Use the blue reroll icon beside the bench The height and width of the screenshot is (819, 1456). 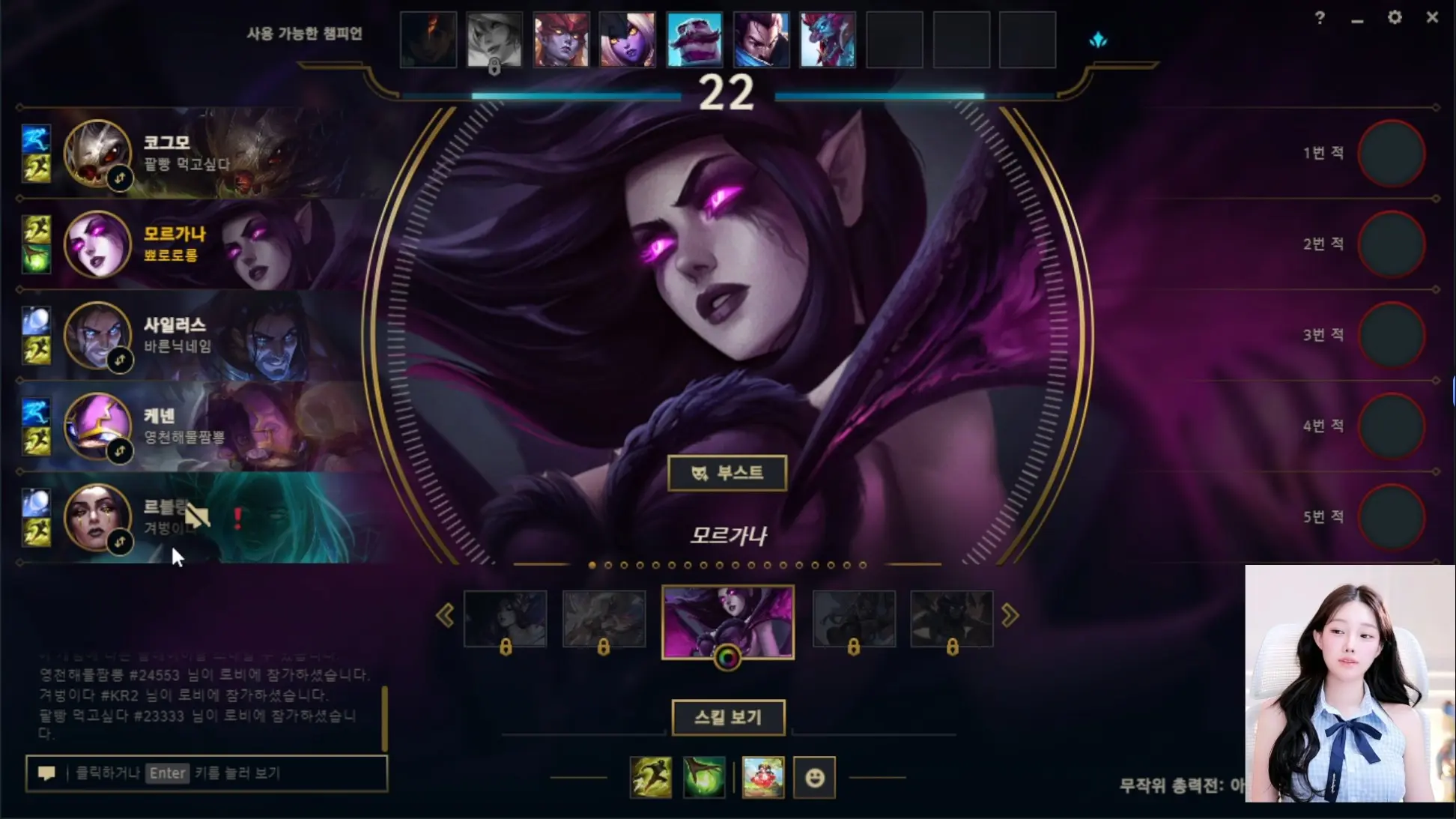point(1098,40)
